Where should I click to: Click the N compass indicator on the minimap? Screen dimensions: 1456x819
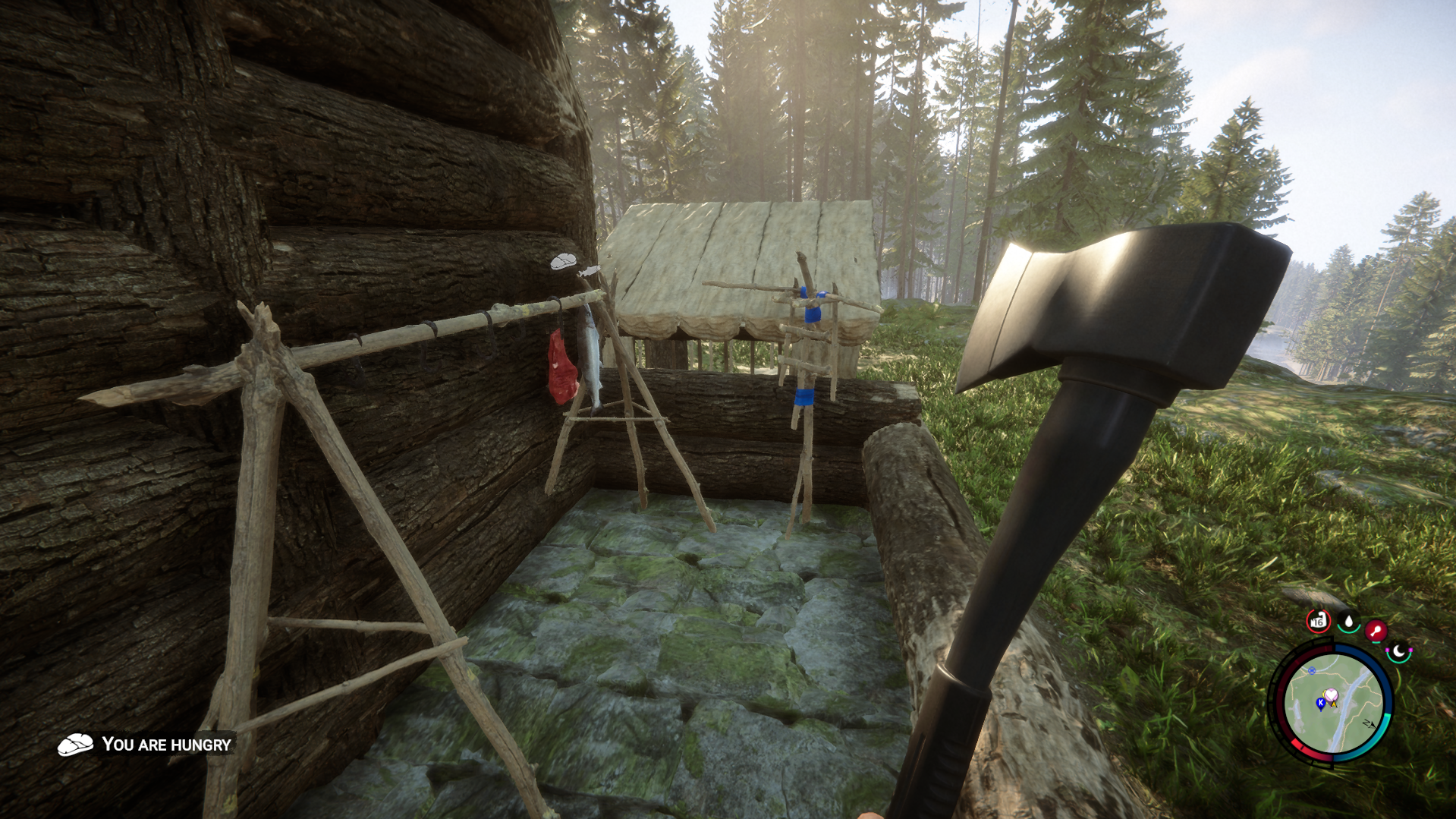click(1370, 724)
